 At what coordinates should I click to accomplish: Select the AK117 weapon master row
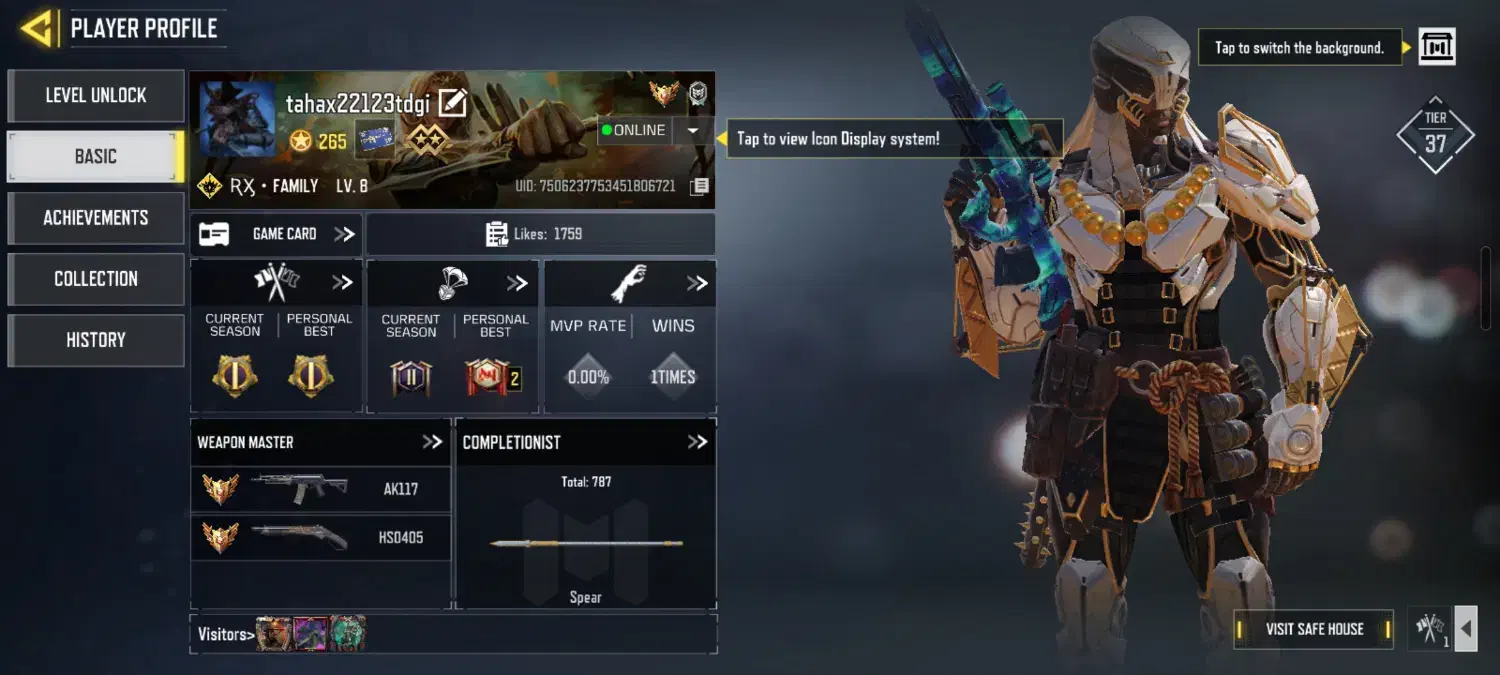point(320,489)
